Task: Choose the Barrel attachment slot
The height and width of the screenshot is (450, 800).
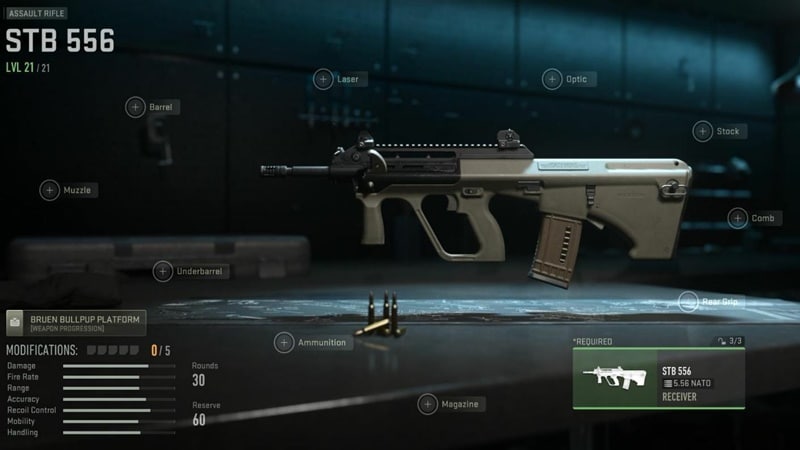Action: [135, 106]
